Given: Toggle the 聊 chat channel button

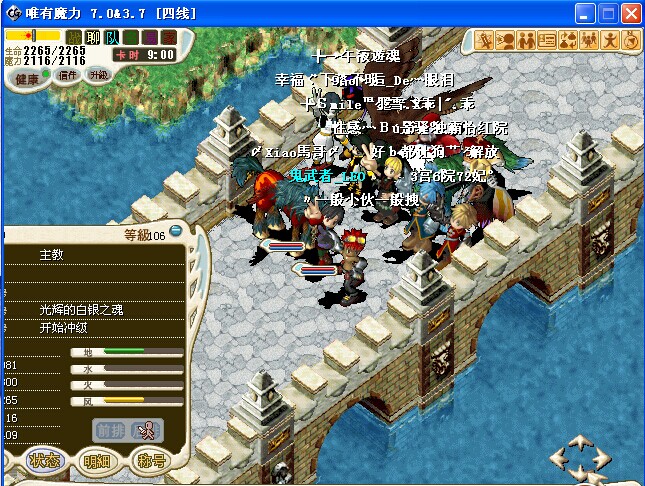Looking at the screenshot, I should (93, 38).
